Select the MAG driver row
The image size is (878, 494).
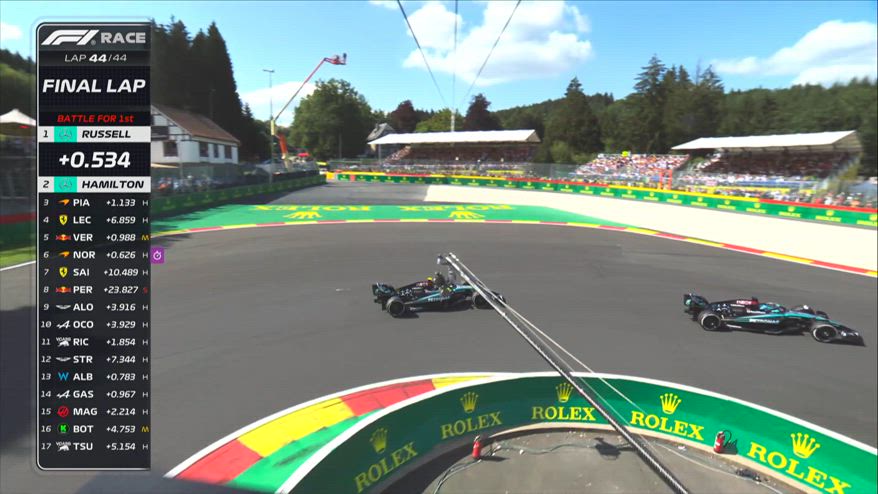[94, 411]
